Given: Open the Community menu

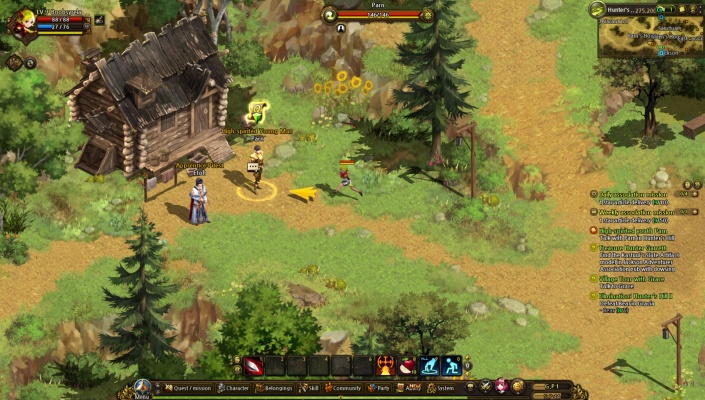Looking at the screenshot, I should tap(344, 388).
